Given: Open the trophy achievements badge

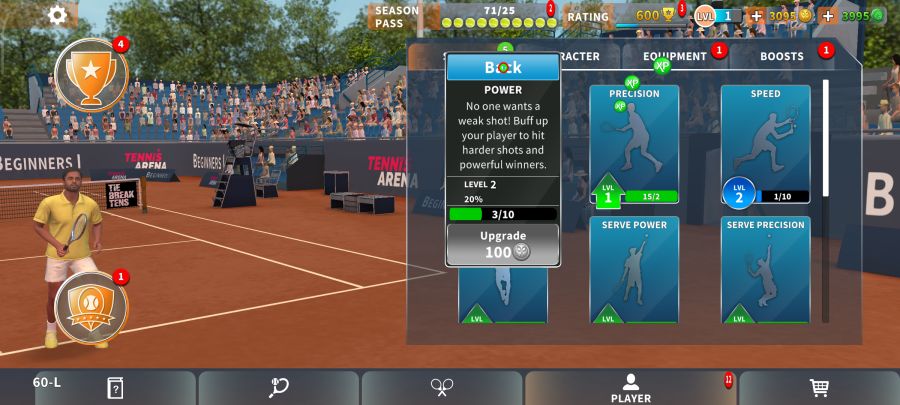Looking at the screenshot, I should coord(91,74).
